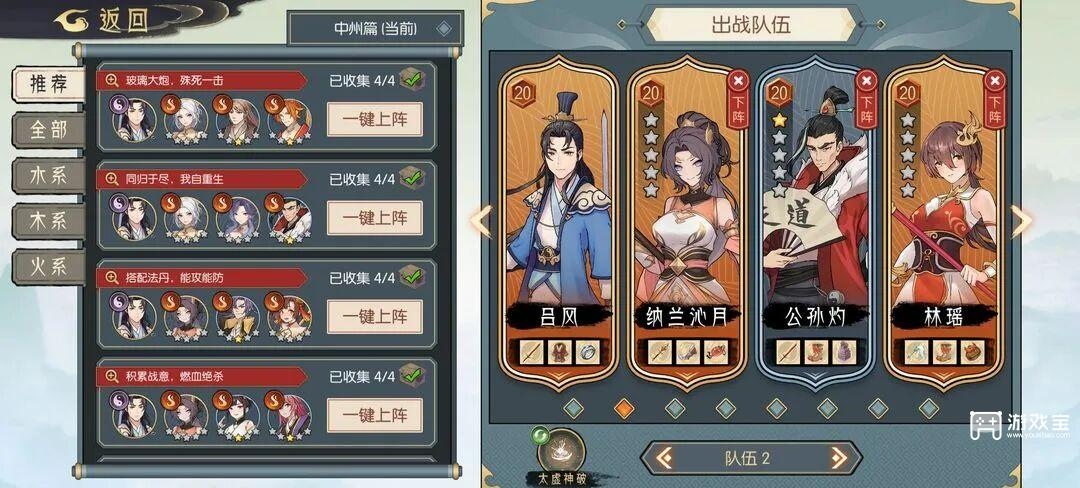Deploy the 同归于尽 lineup with 一键上阵
Screen dimensions: 1080x488
(375, 217)
